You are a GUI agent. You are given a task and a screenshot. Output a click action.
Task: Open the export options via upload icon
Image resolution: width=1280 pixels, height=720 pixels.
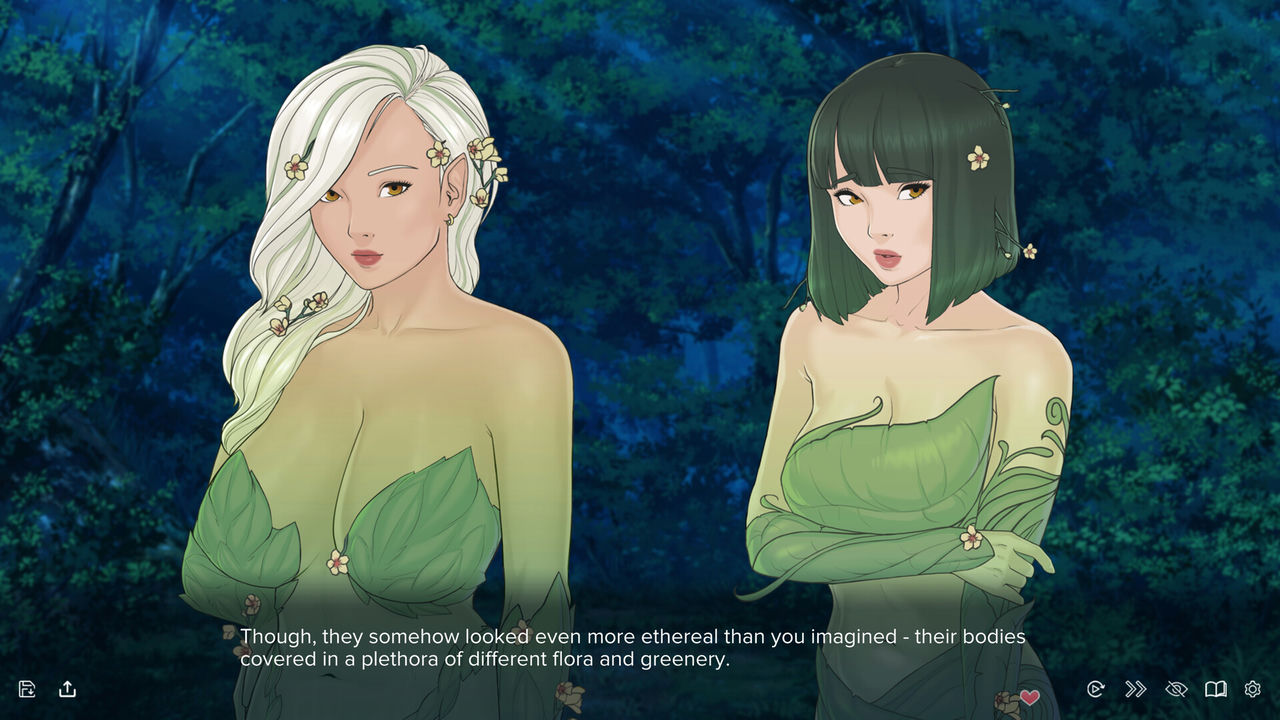click(x=67, y=689)
